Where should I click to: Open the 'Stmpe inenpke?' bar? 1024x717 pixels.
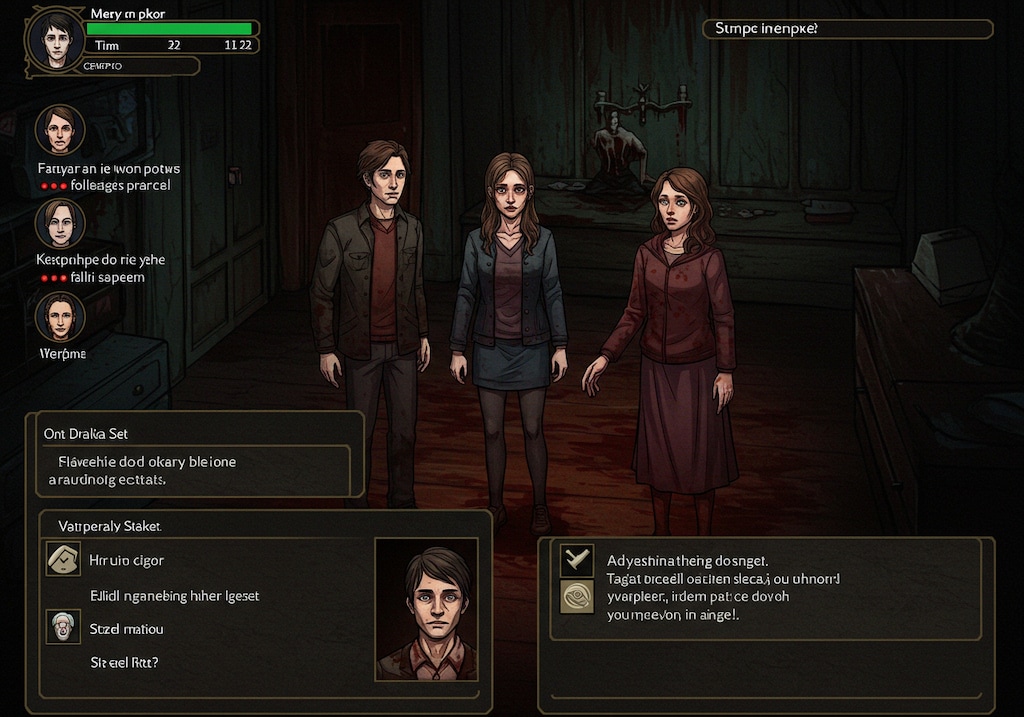click(848, 29)
